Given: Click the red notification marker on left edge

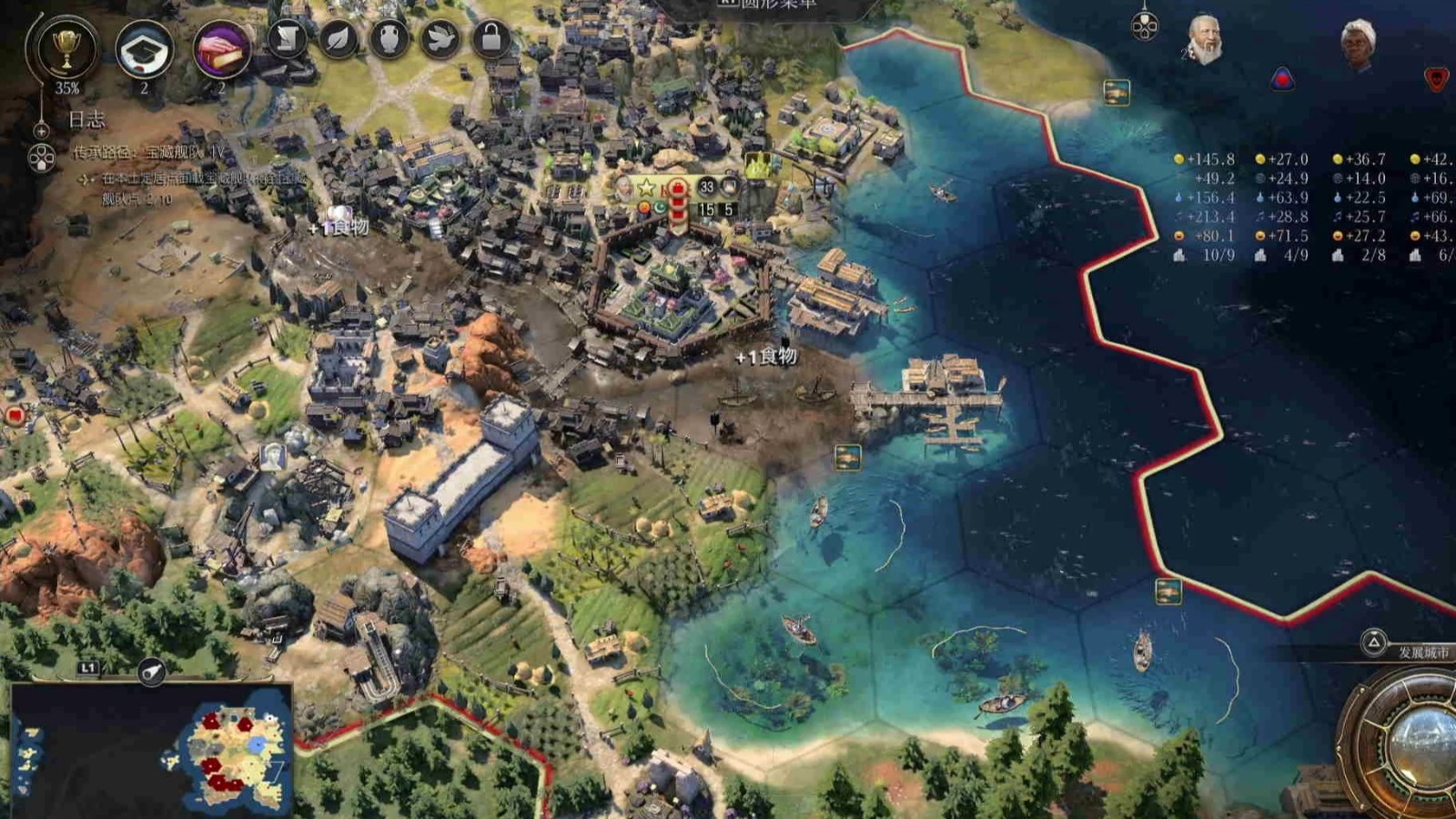Looking at the screenshot, I should click(15, 416).
